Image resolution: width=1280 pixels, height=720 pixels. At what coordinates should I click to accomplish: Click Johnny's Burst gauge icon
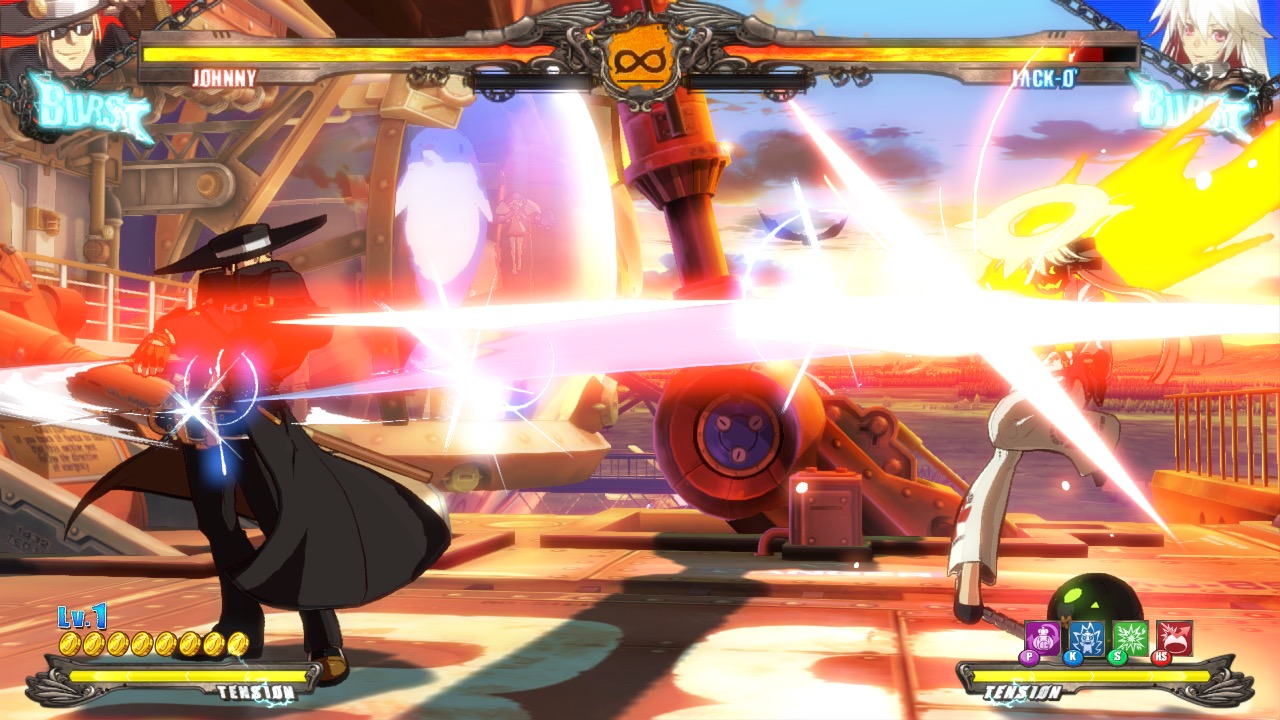[88, 103]
